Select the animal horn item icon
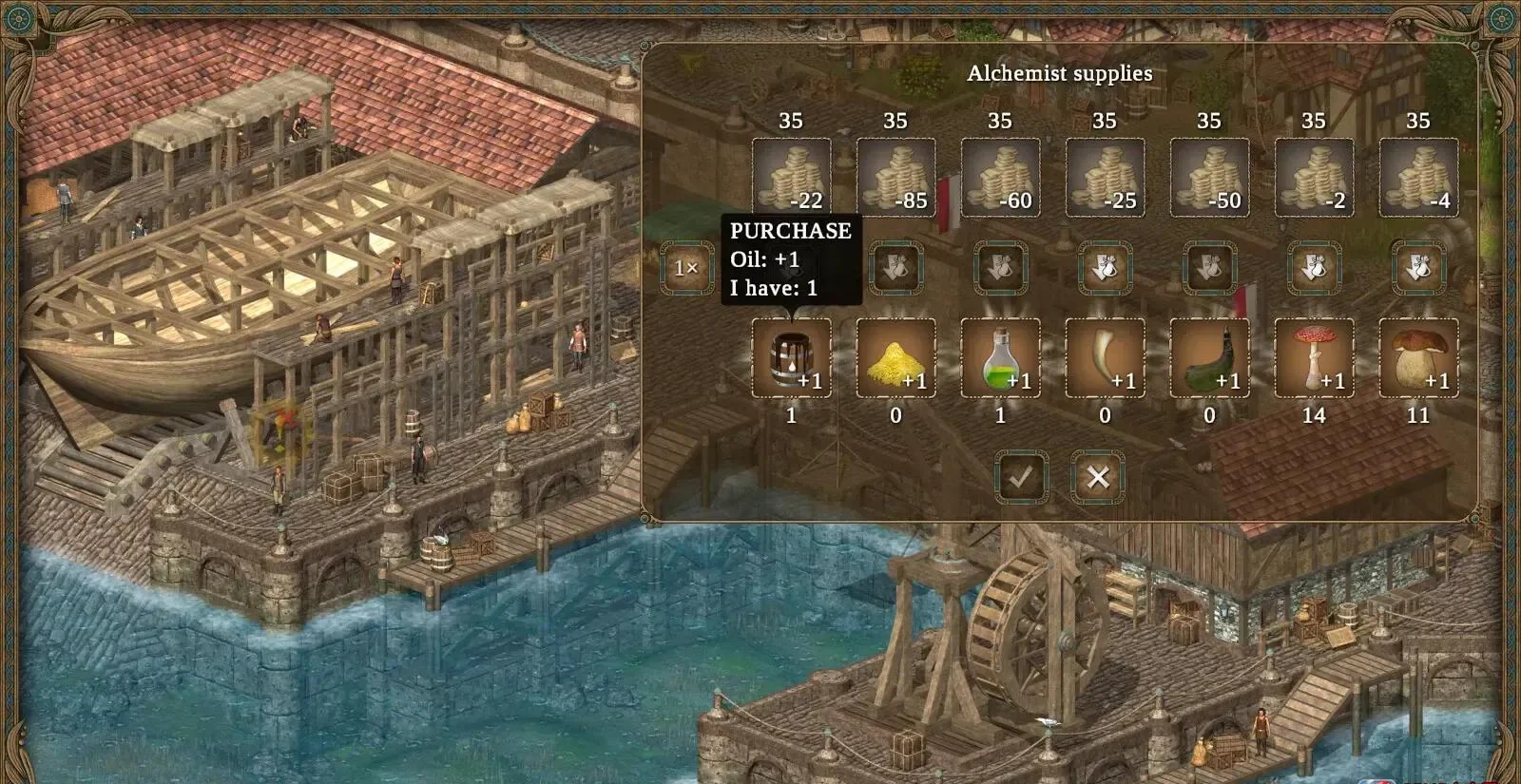Image resolution: width=1521 pixels, height=784 pixels. pos(1107,361)
